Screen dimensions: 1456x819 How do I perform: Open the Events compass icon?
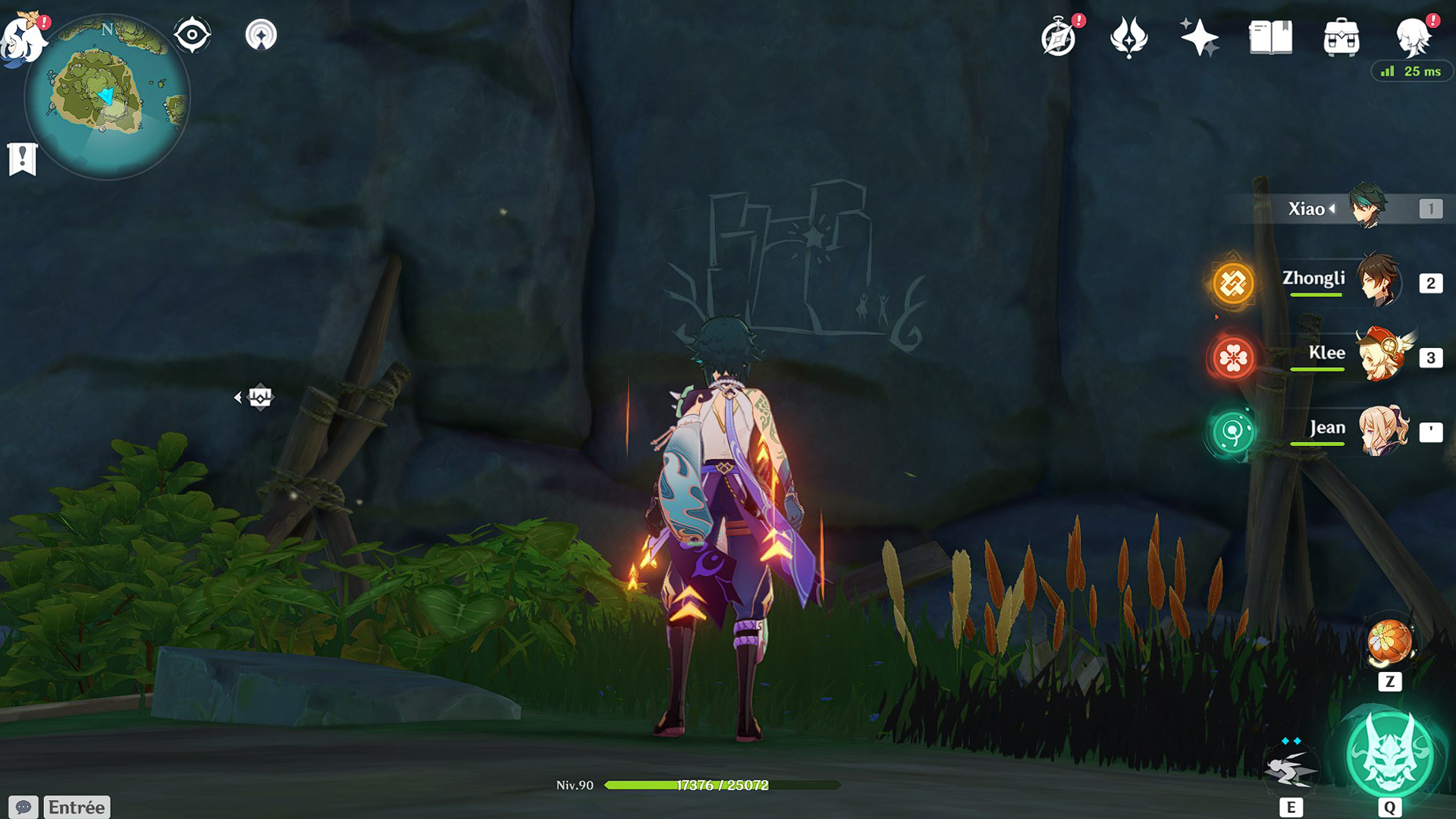coord(1059,37)
